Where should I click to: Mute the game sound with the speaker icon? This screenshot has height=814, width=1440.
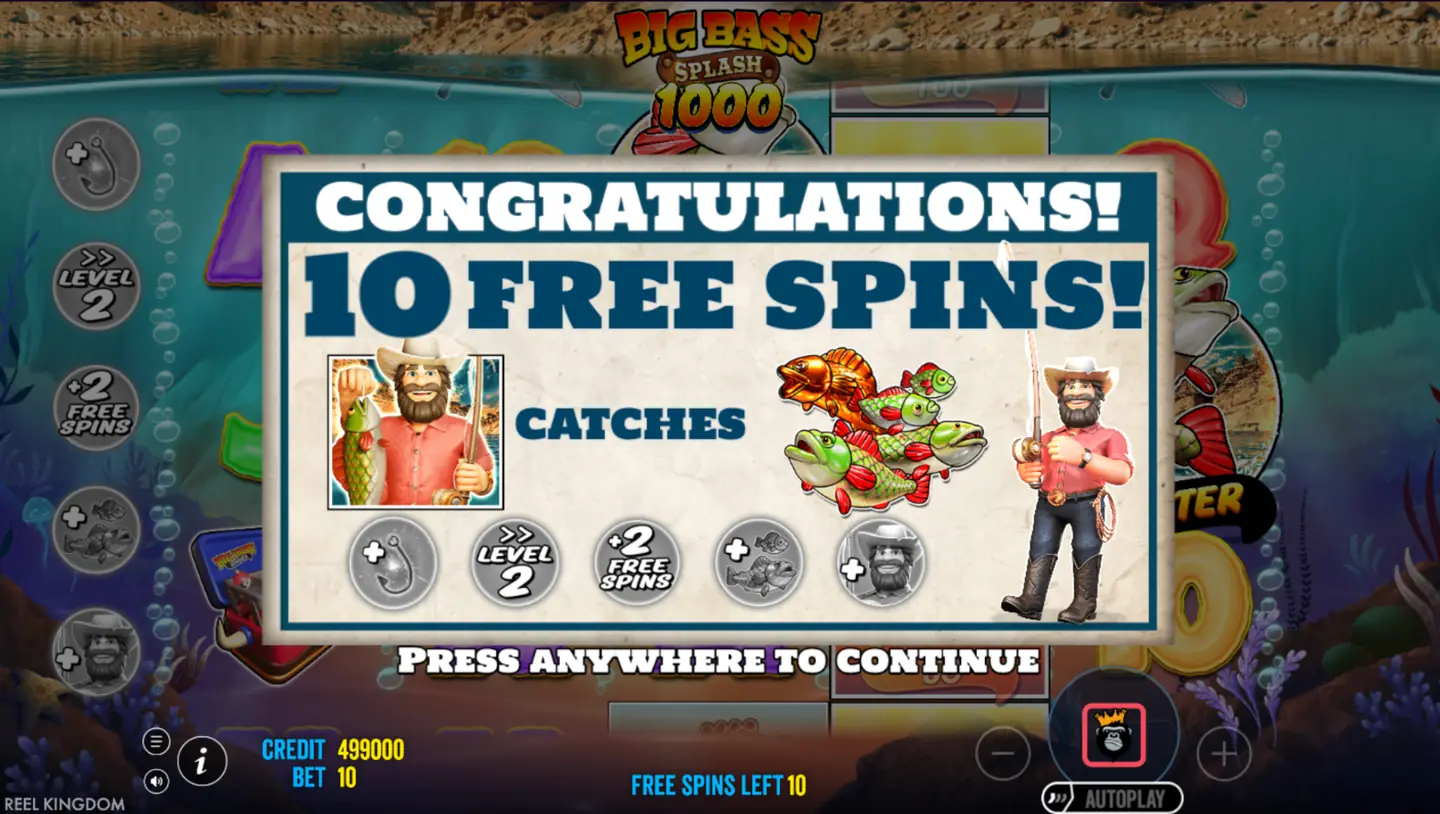(x=156, y=781)
